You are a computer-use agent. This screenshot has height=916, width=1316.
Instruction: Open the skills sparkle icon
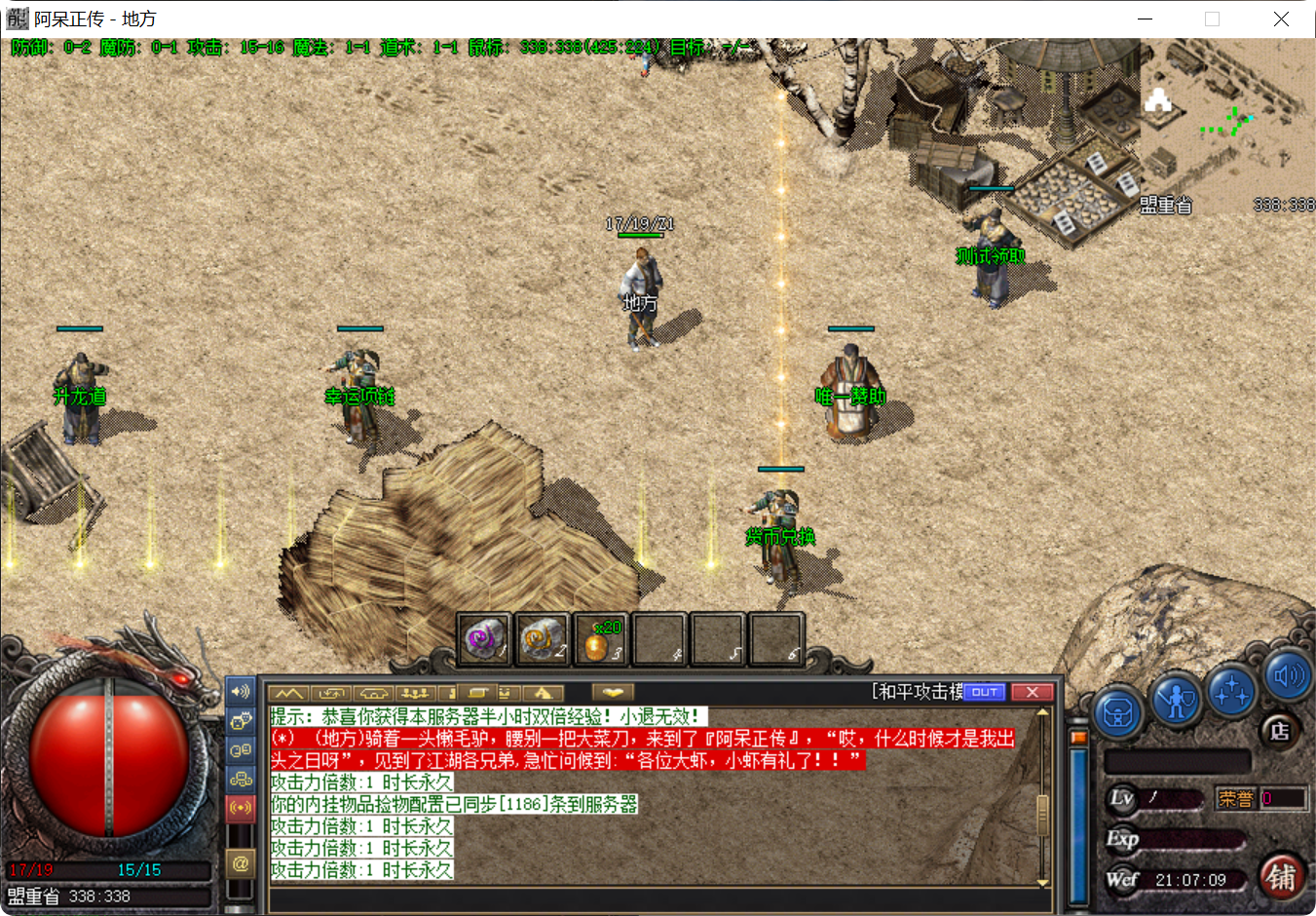pos(1230,694)
